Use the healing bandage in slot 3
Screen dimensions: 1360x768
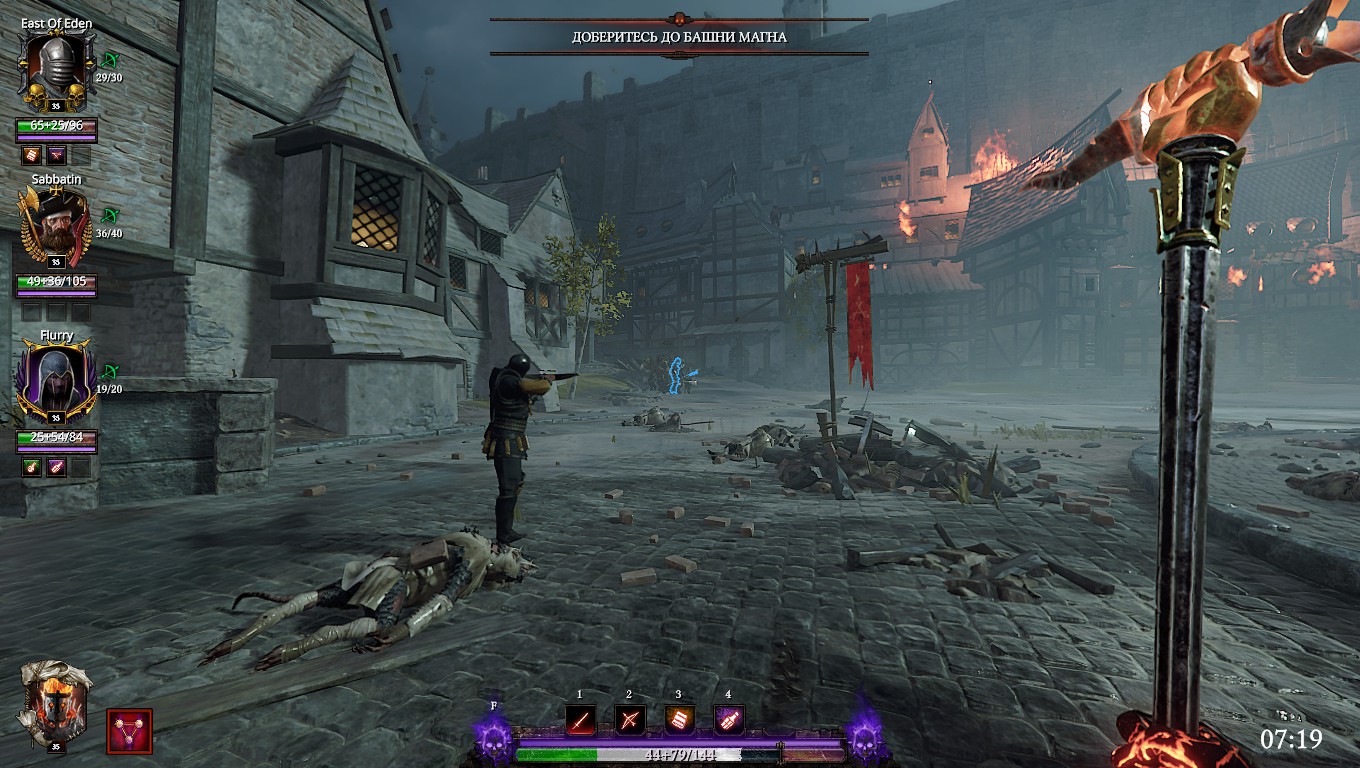tap(679, 719)
